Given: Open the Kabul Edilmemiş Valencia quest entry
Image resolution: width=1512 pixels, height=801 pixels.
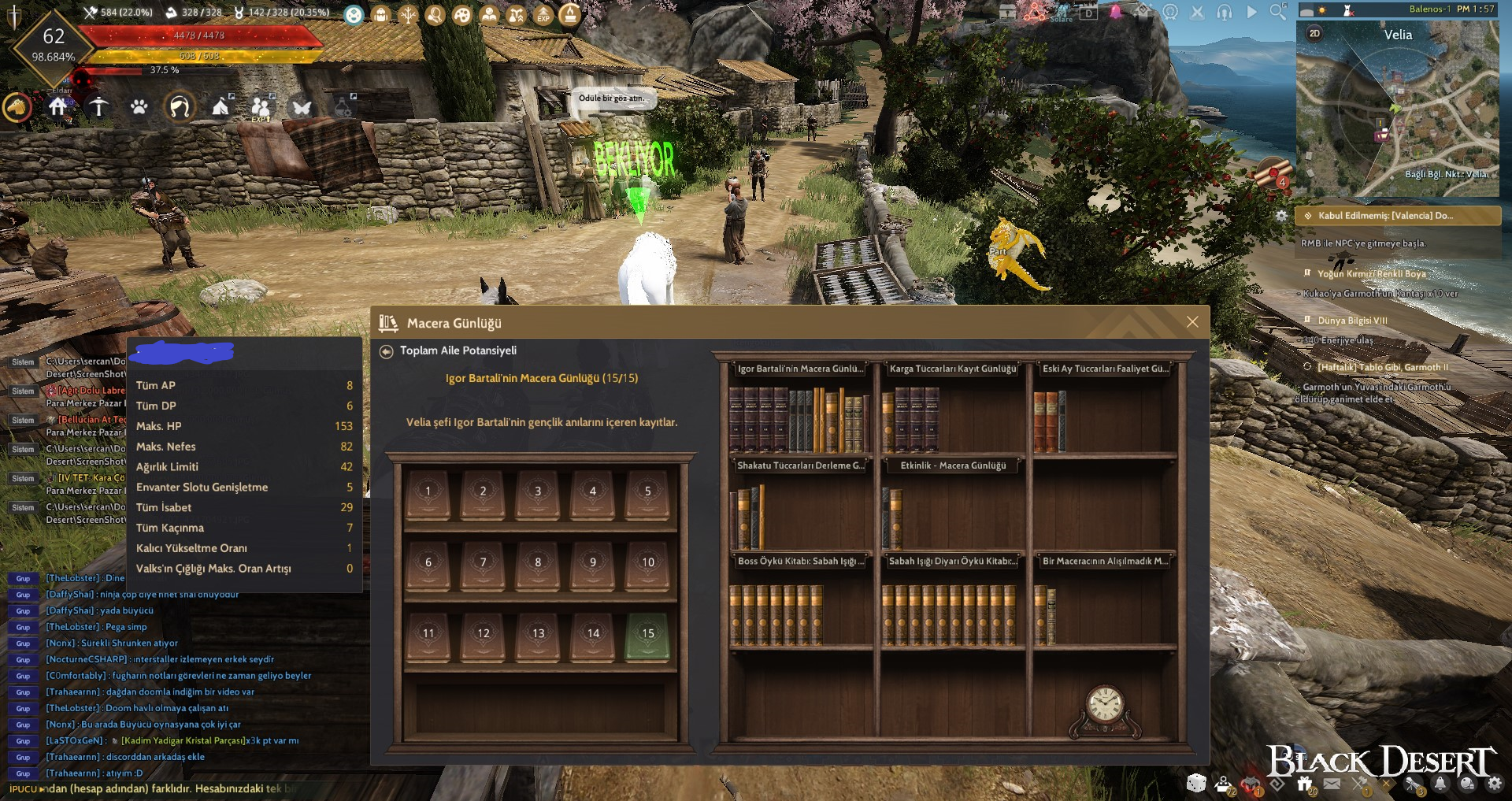Looking at the screenshot, I should pos(1398,216).
